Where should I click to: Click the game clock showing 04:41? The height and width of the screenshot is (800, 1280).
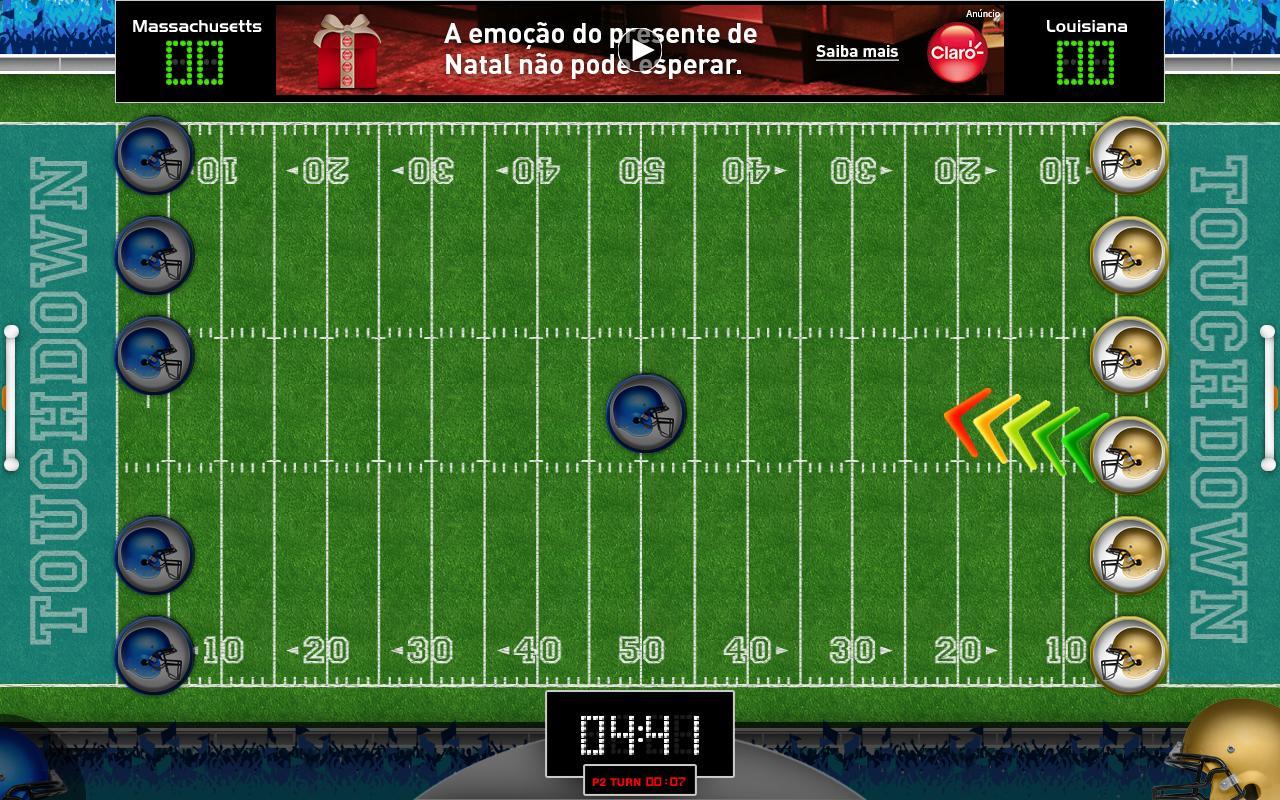click(x=640, y=737)
